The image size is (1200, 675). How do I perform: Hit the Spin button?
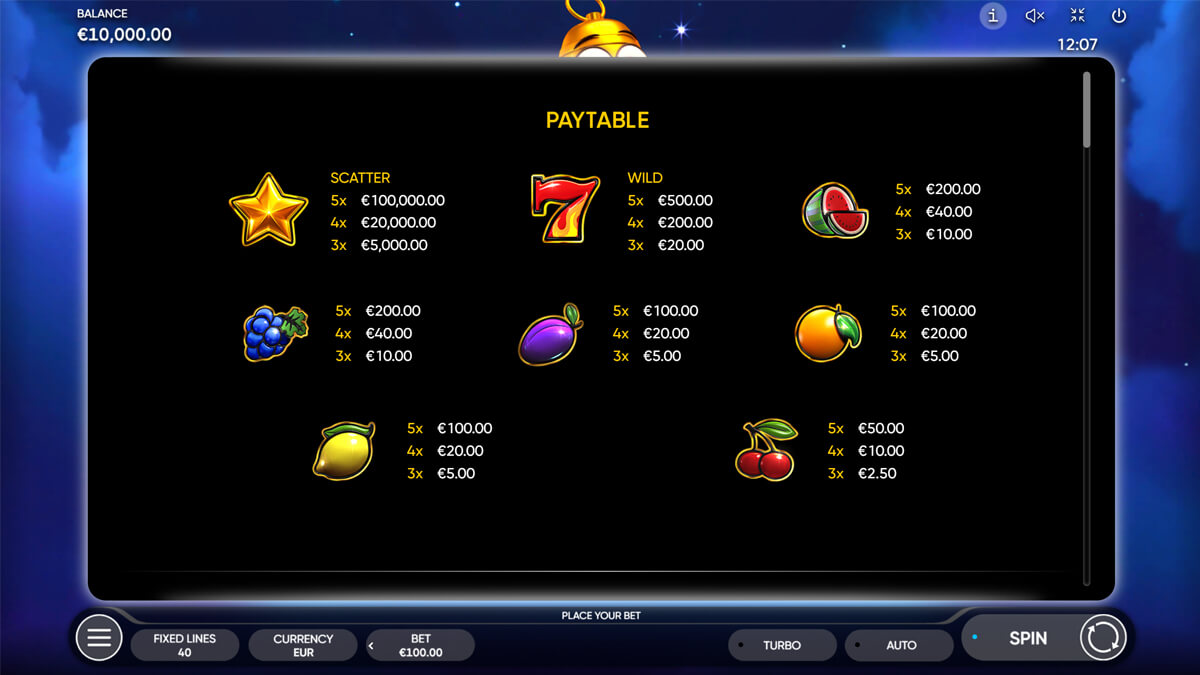pos(1027,638)
